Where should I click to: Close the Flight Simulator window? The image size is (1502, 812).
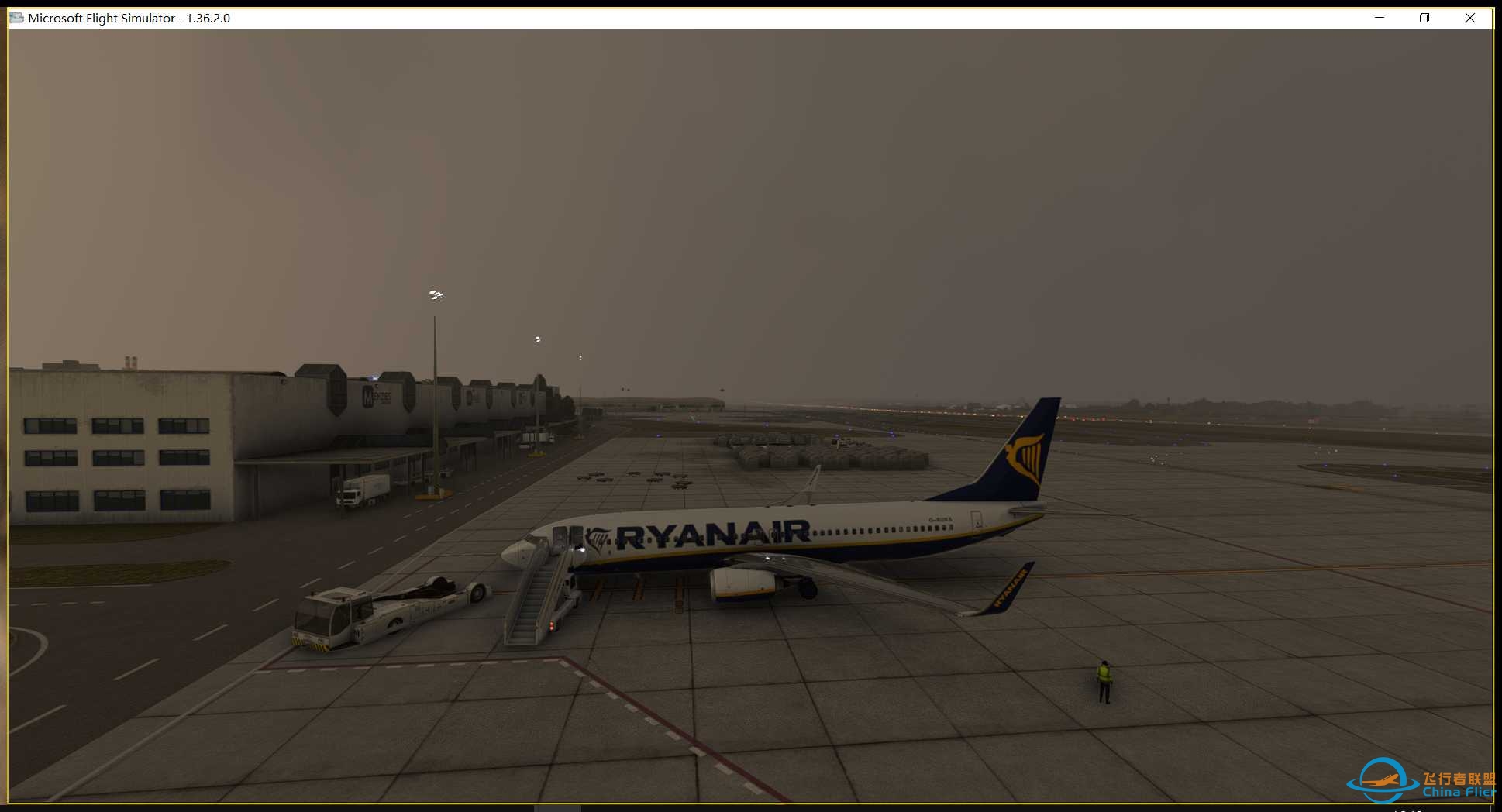(1470, 17)
